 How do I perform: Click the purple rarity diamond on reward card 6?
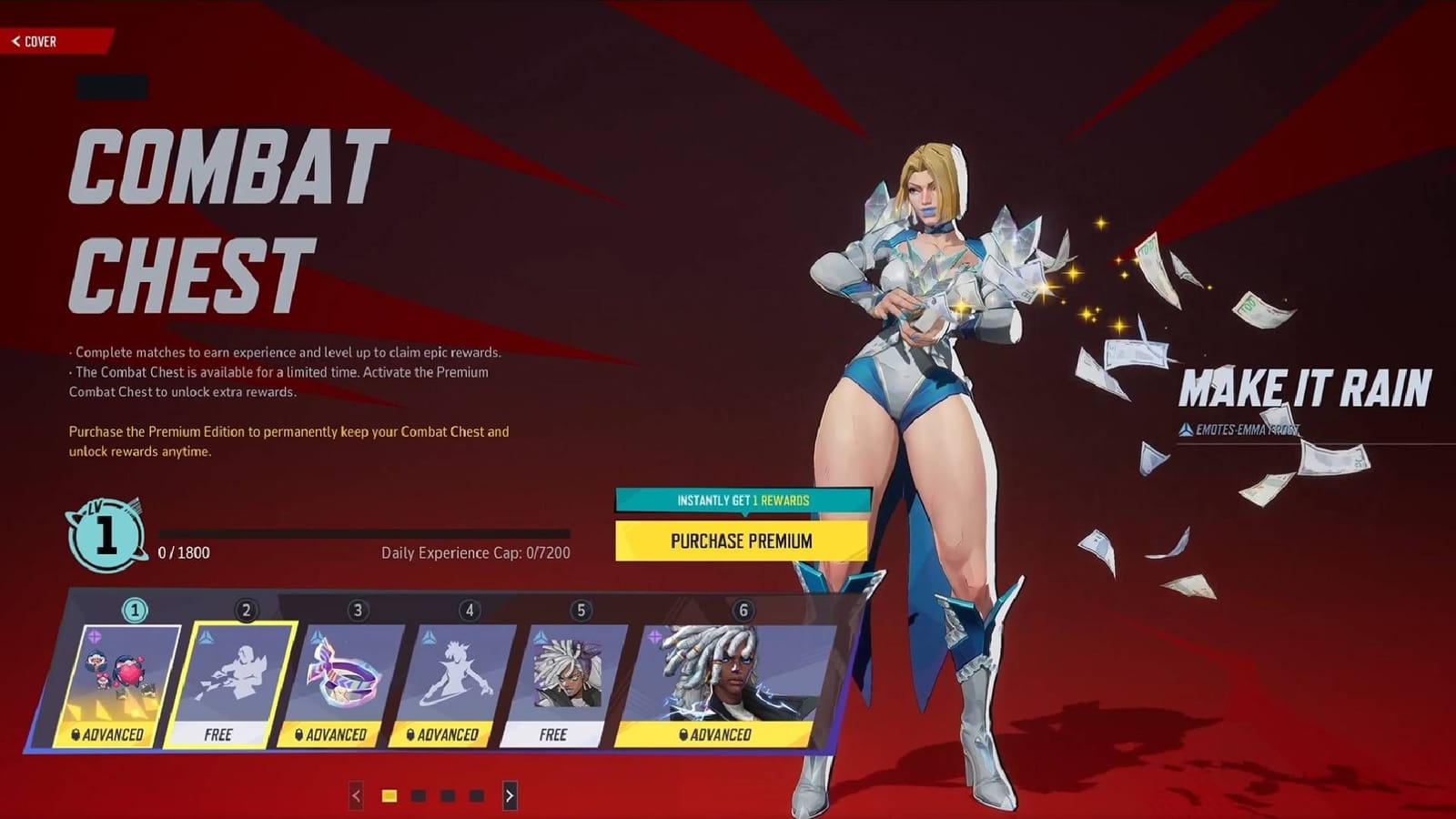654,635
